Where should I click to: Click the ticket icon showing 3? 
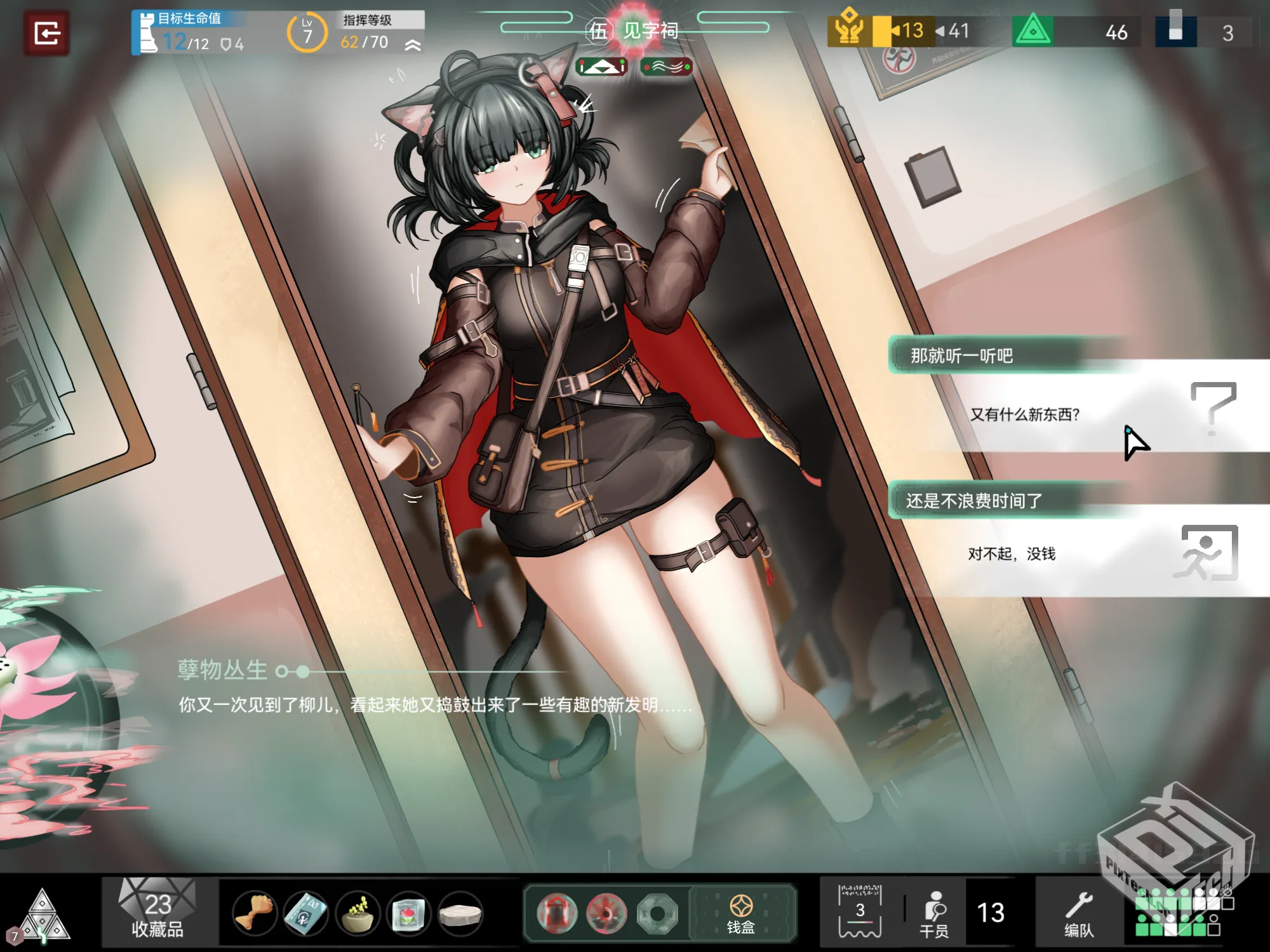coord(860,912)
